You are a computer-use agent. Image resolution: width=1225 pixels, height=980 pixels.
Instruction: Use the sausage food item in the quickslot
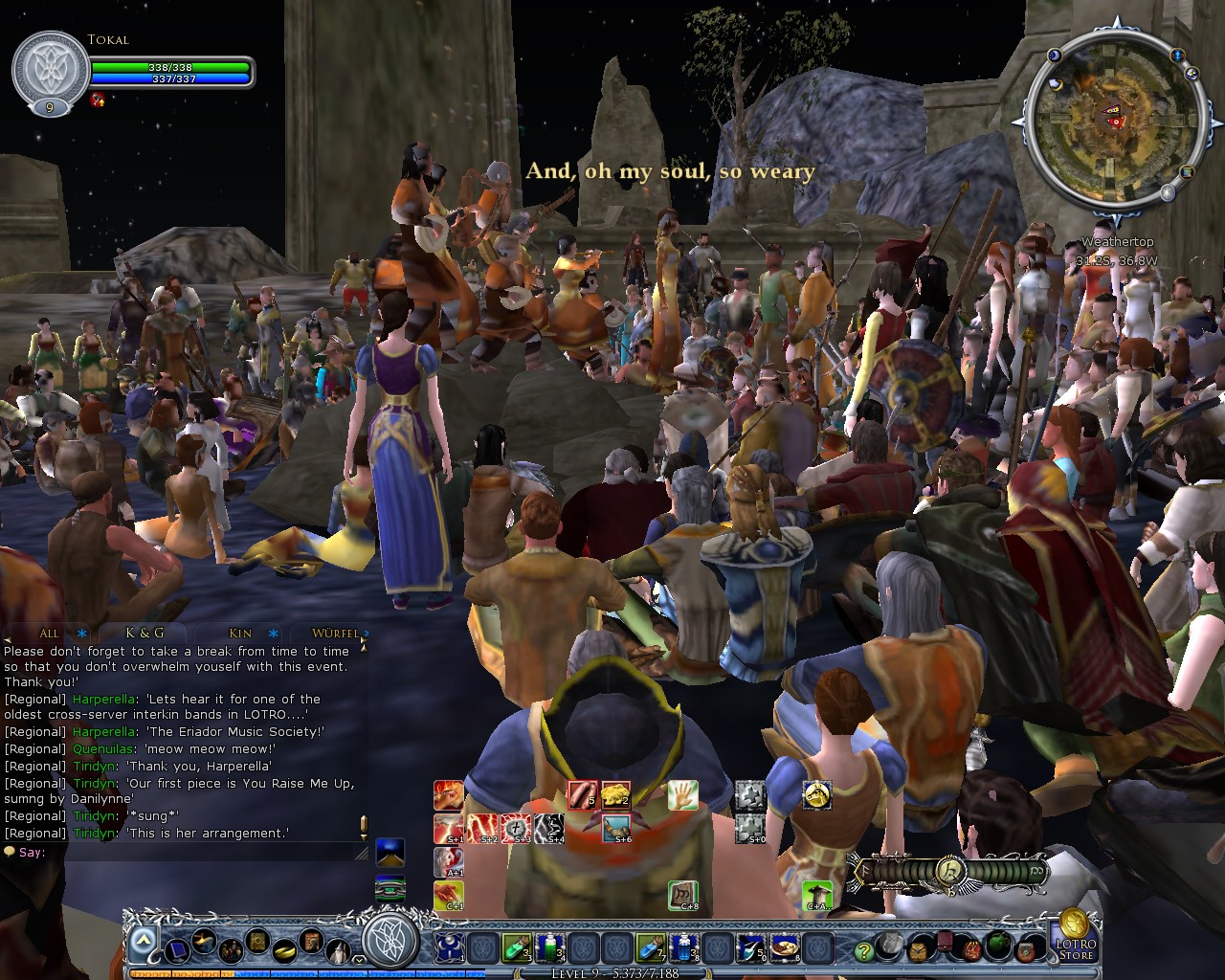[x=581, y=796]
